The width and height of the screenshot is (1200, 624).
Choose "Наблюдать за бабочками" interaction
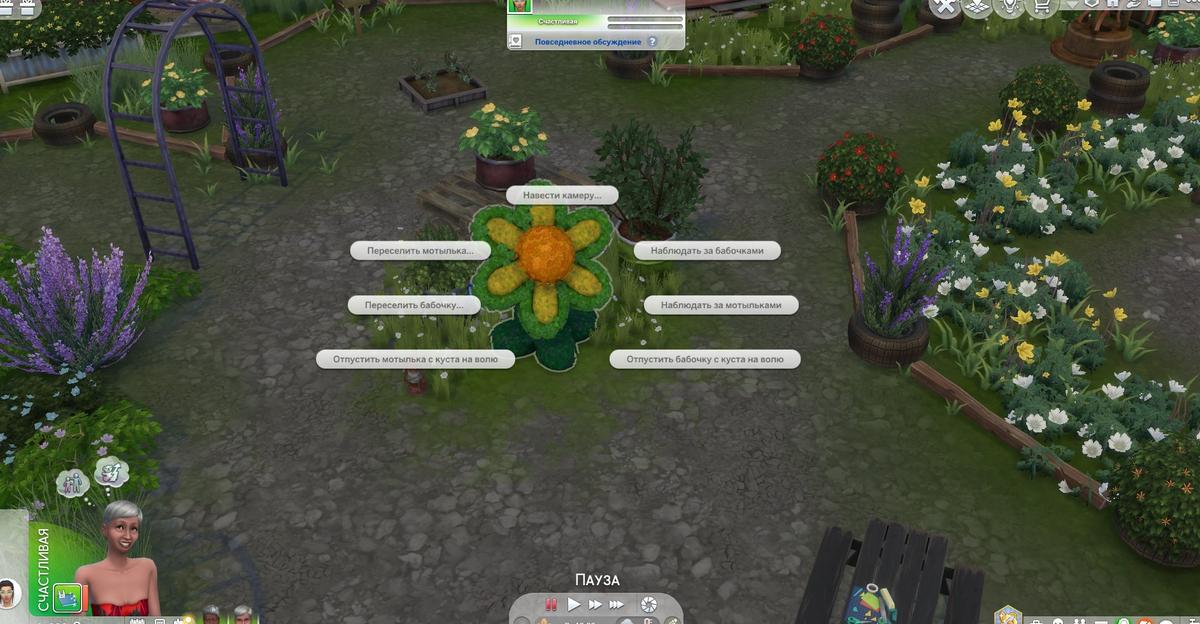(x=707, y=251)
